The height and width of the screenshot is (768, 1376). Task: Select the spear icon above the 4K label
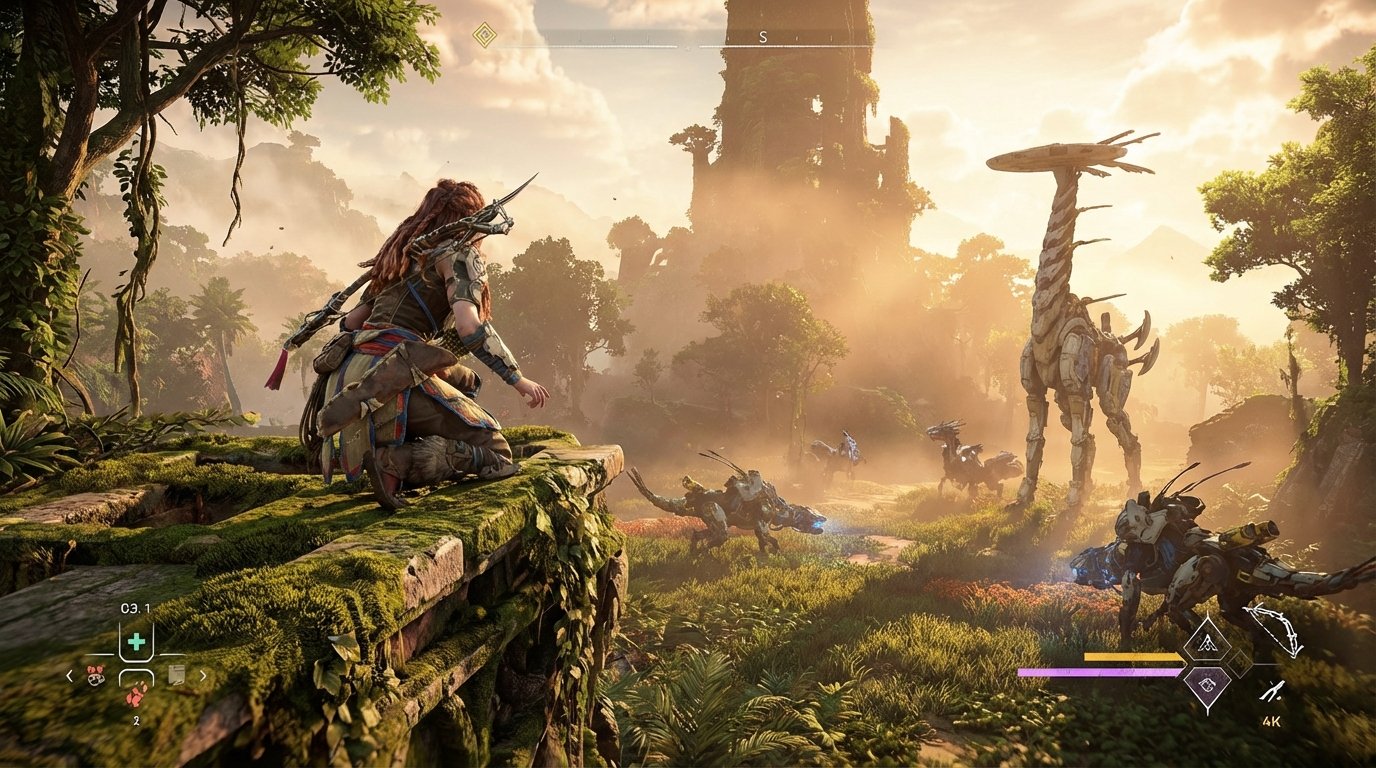(x=1272, y=690)
